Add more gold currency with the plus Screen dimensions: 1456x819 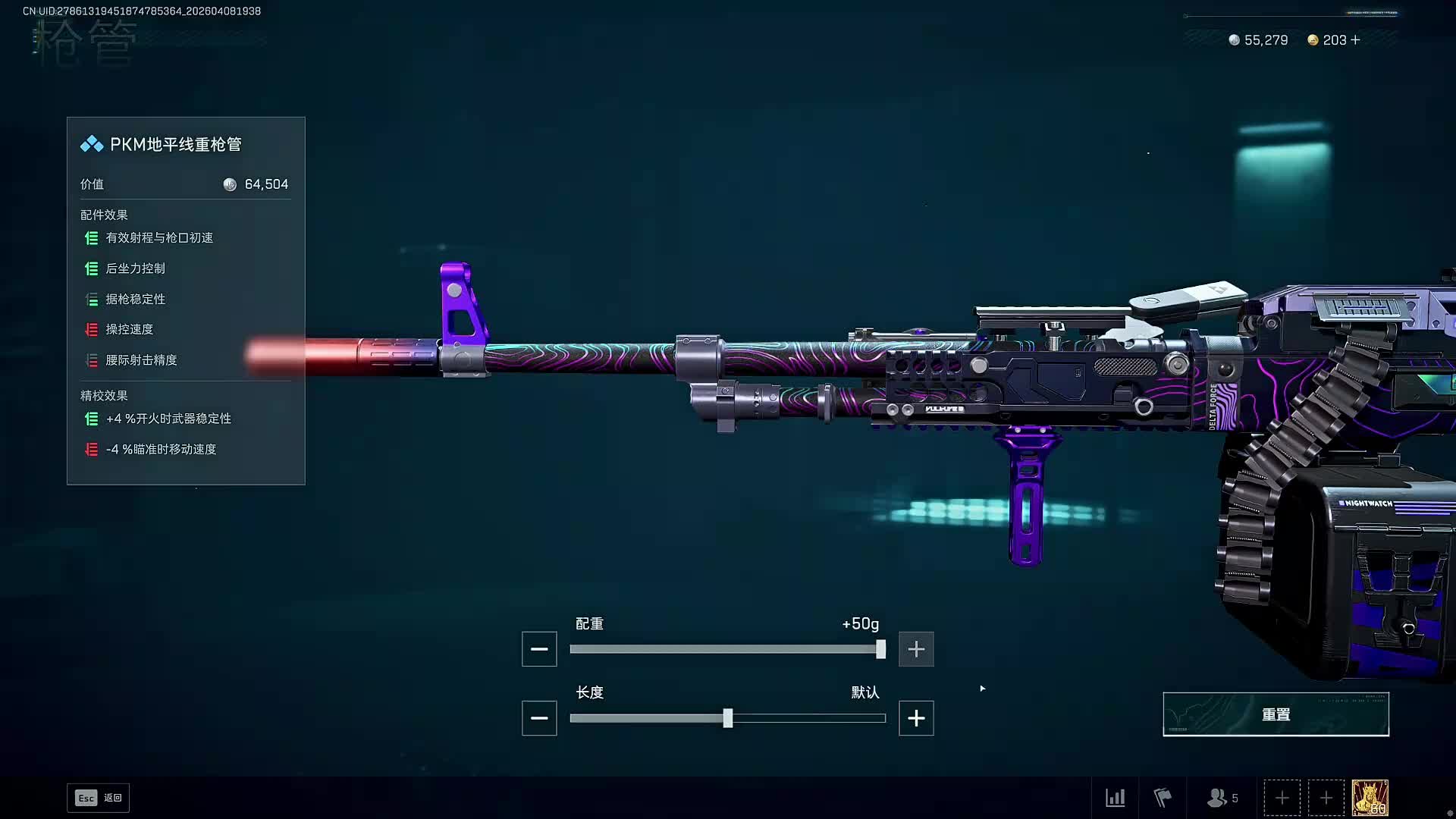[x=1356, y=40]
